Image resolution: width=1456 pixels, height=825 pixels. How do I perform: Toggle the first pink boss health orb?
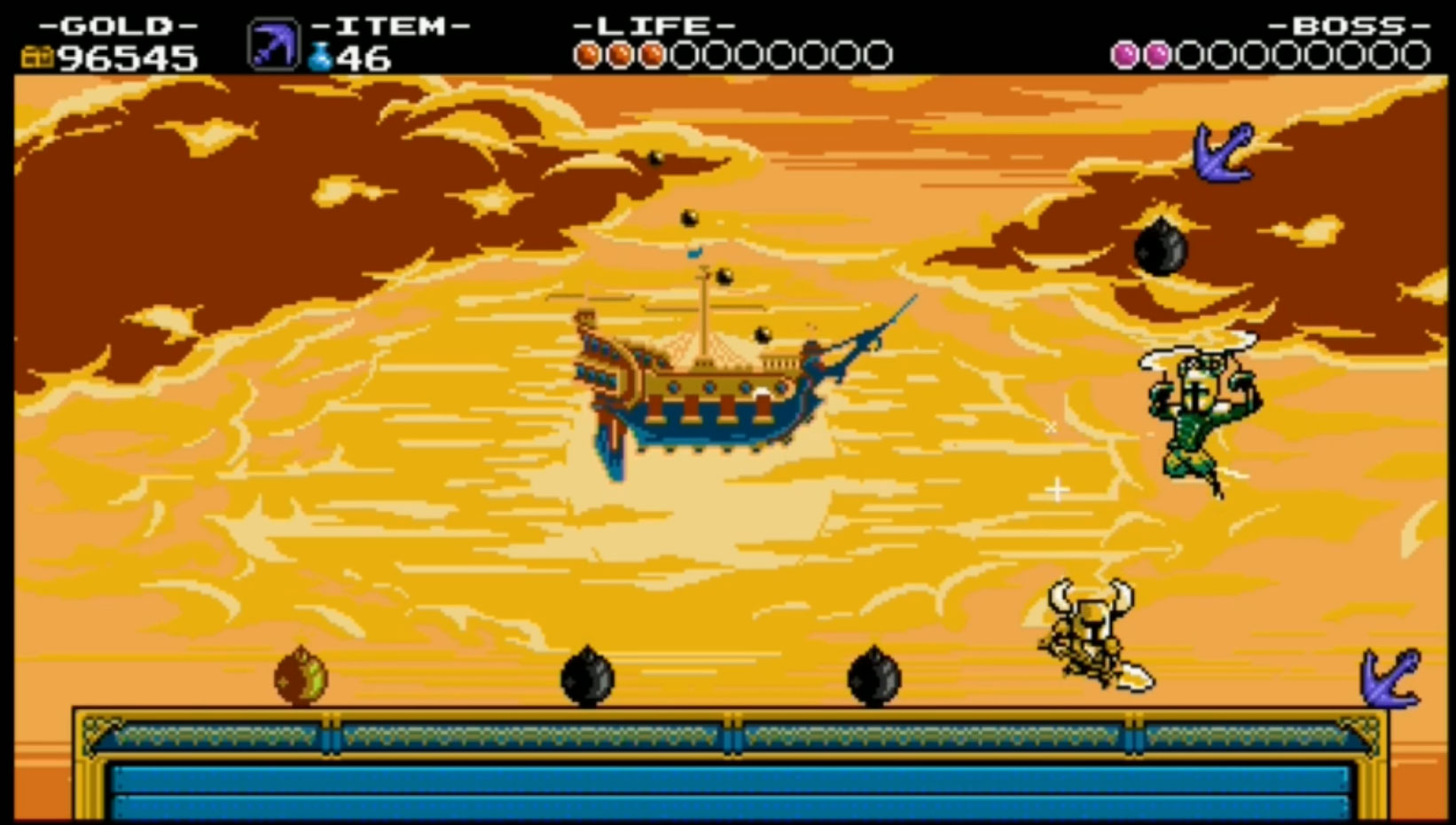(1123, 55)
